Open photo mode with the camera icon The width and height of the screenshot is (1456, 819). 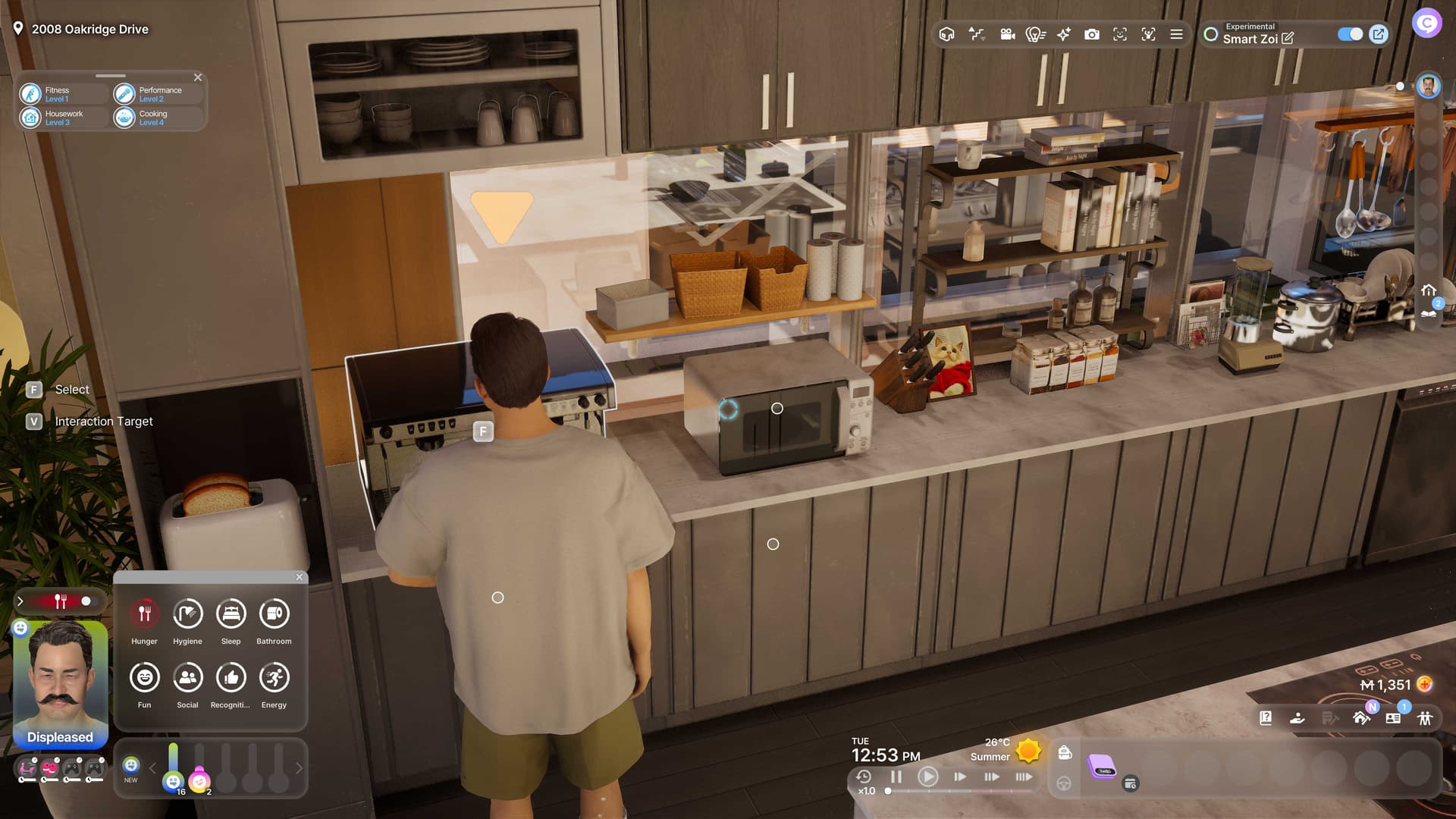pos(1091,34)
